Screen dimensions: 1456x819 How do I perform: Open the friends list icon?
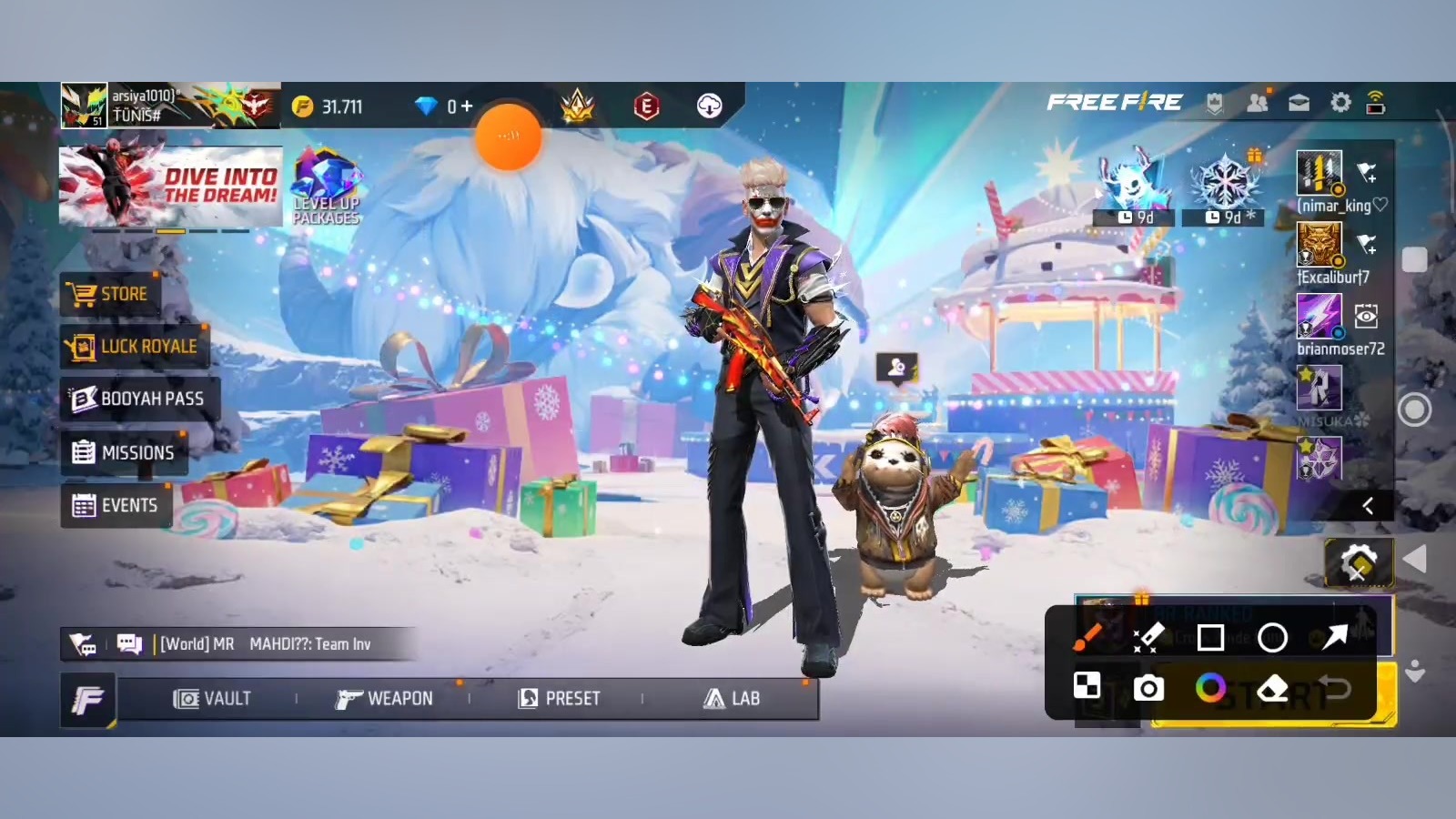coord(1258,104)
